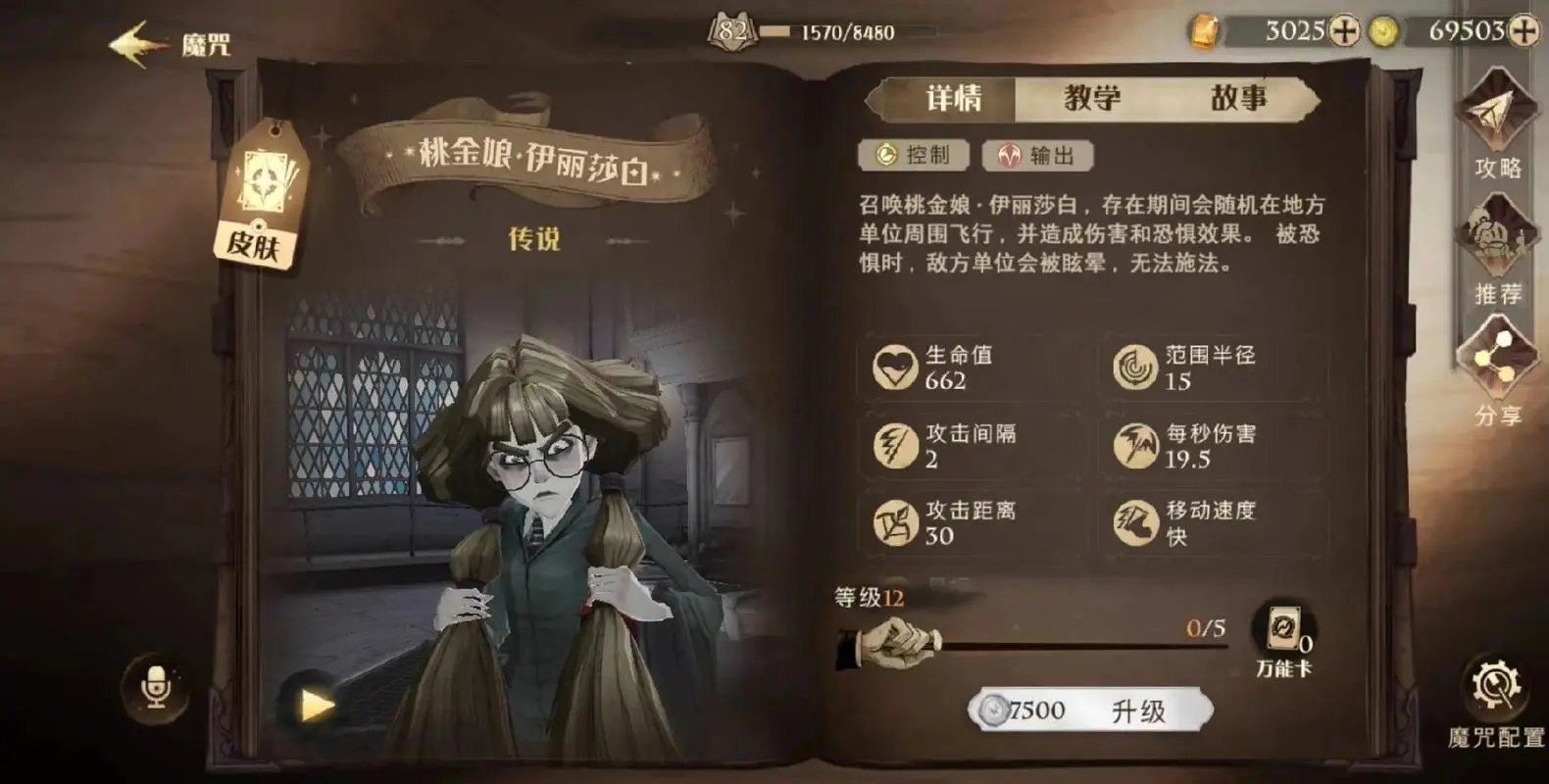
Task: Click the 生命值 health stat icon
Action: tap(894, 367)
